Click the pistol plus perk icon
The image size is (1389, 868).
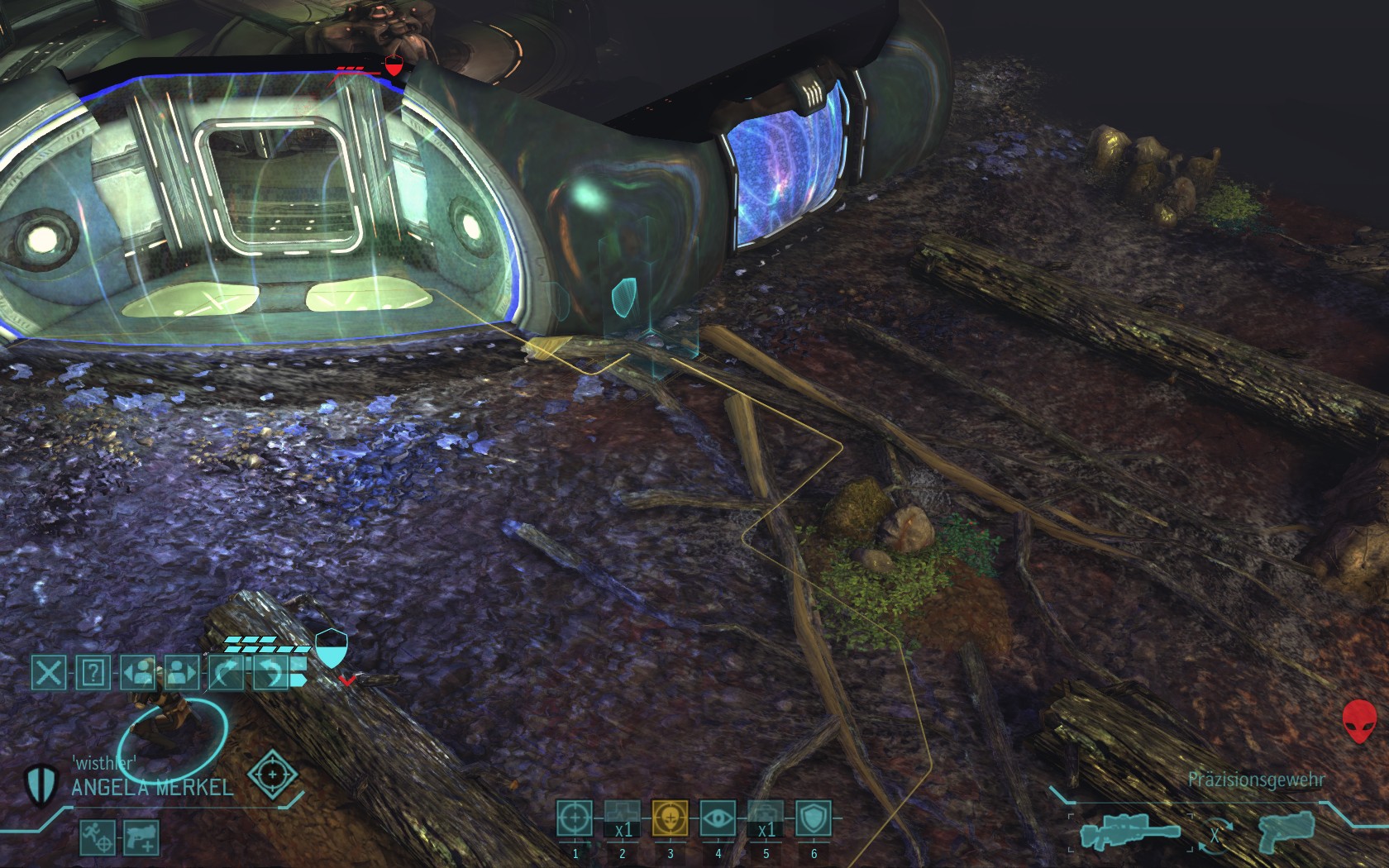(141, 837)
